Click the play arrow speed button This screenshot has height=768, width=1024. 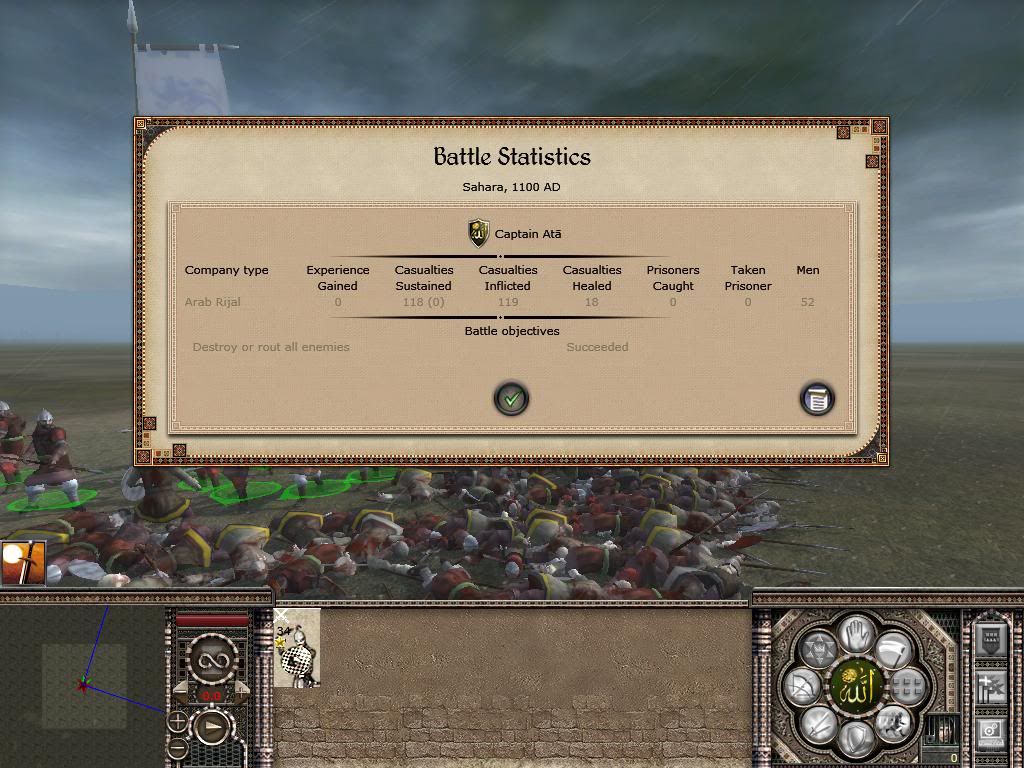[x=212, y=728]
